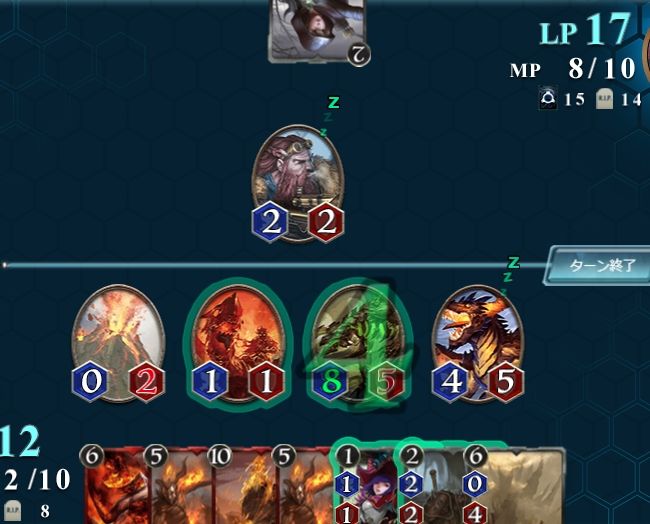Select the 0/2 volcano unit on board
Image resolution: width=650 pixels, height=524 pixels.
point(118,340)
